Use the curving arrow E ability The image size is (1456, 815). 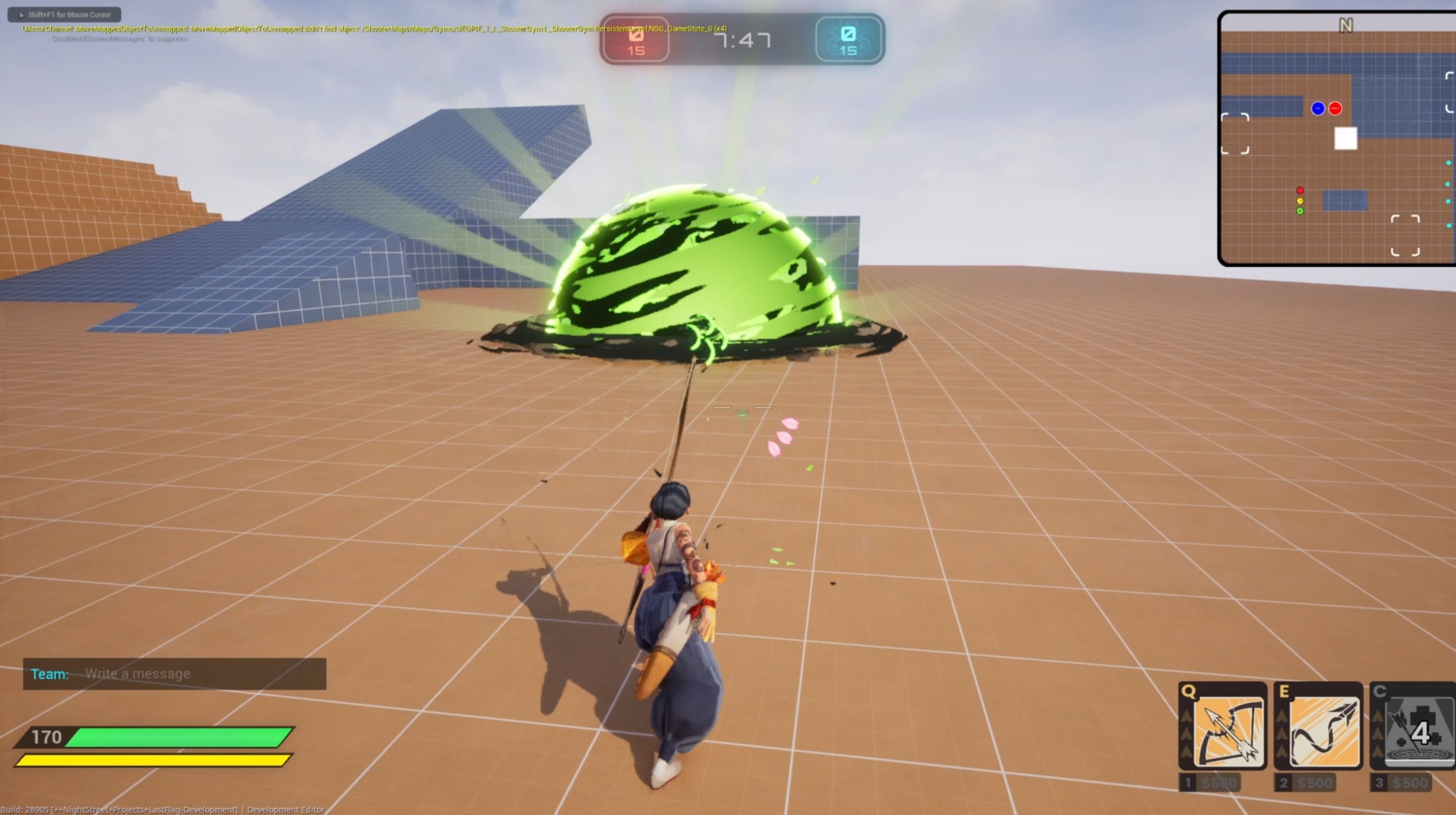pos(1323,731)
